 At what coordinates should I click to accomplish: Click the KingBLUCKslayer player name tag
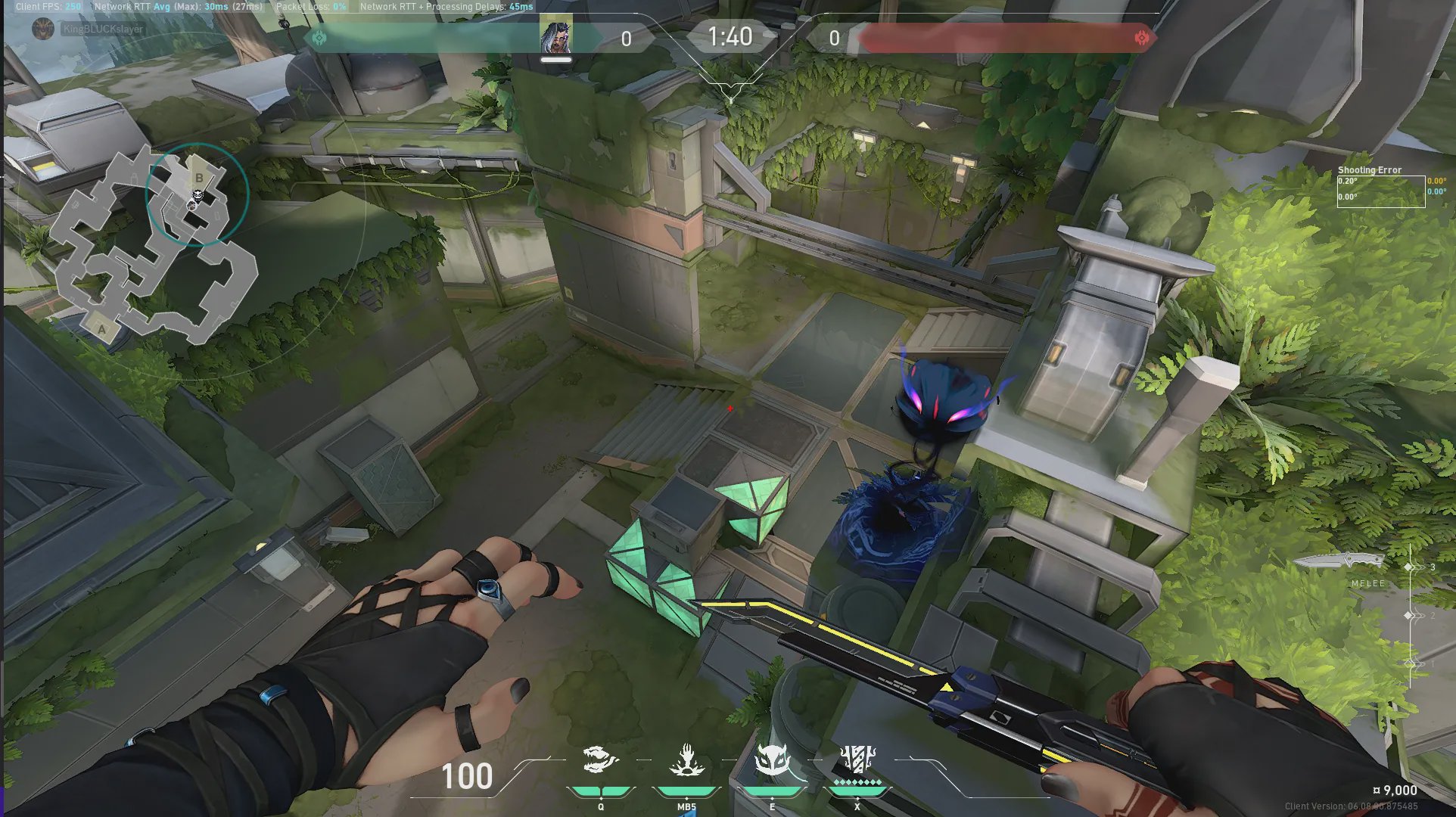[x=102, y=30]
